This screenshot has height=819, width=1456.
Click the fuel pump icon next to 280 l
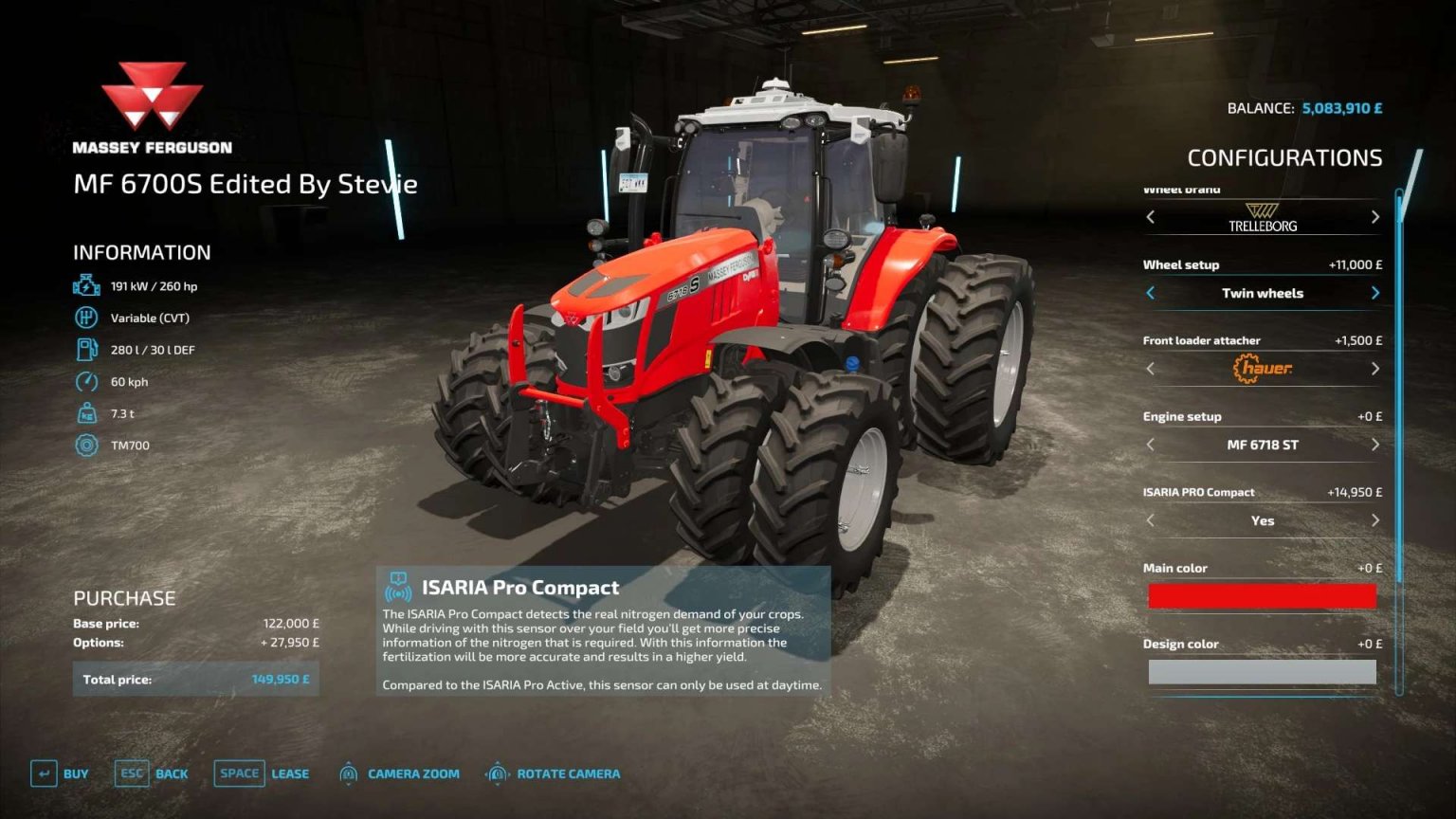click(x=86, y=349)
